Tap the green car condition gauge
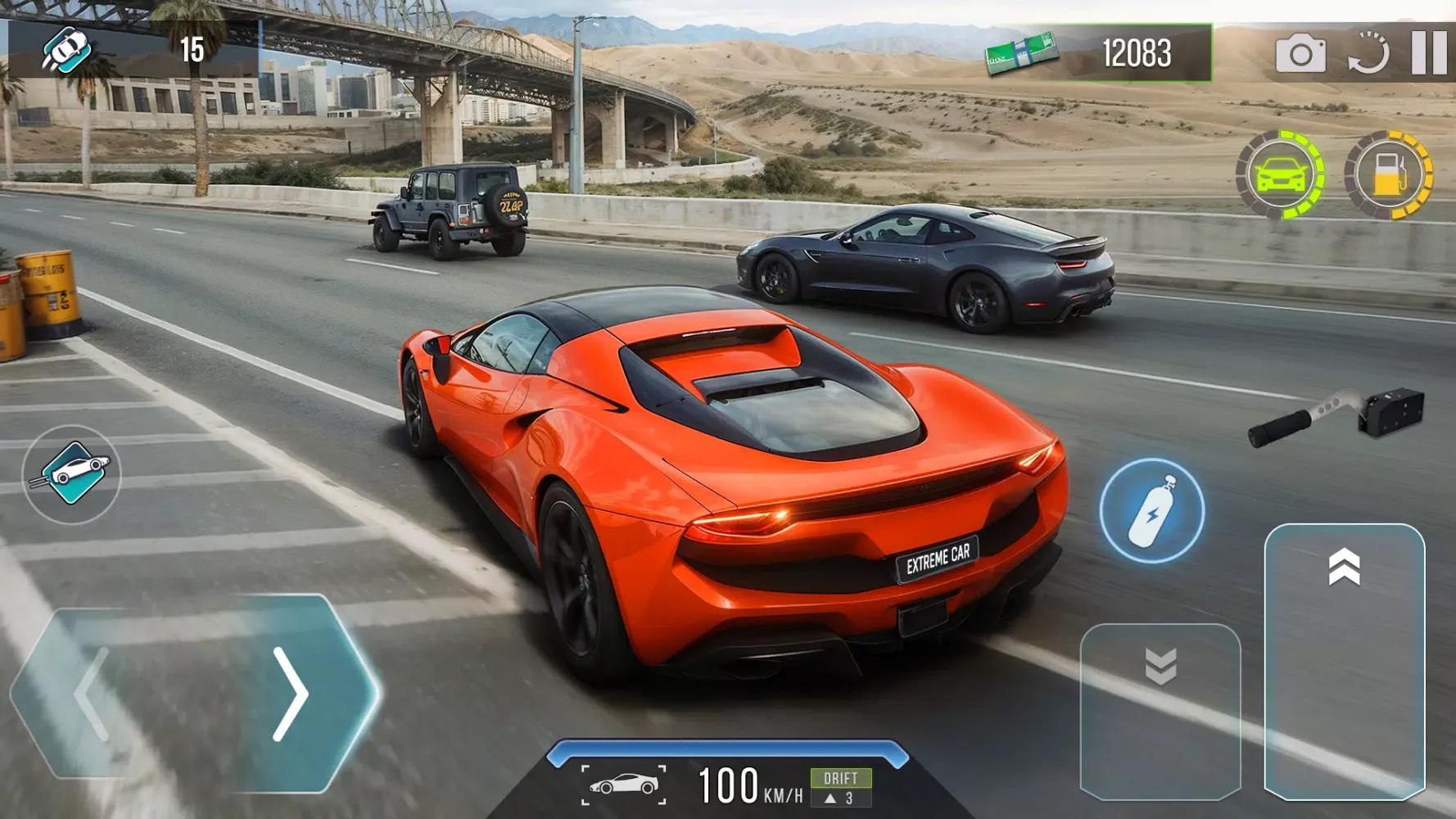The image size is (1456, 819). coord(1280,174)
